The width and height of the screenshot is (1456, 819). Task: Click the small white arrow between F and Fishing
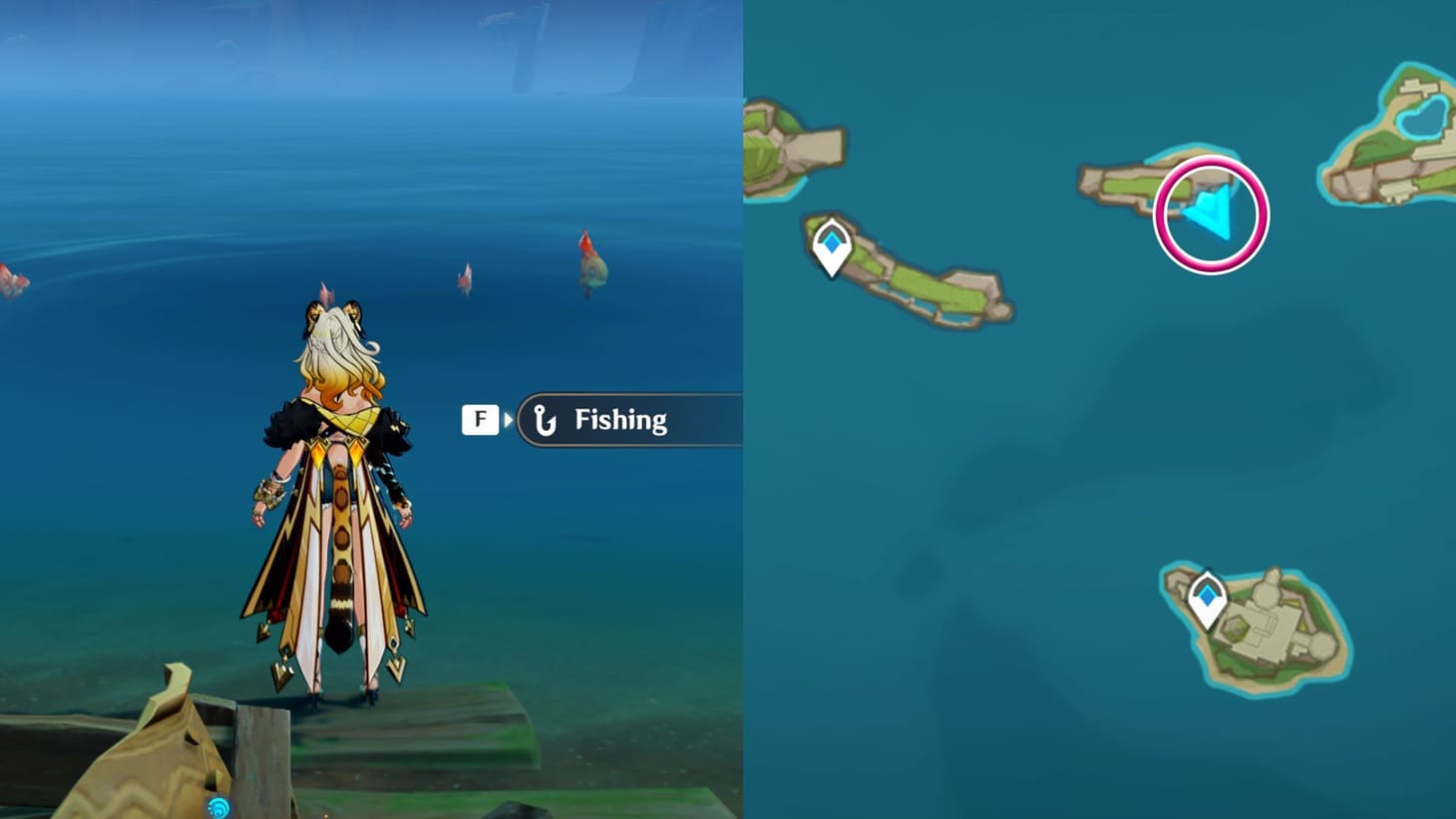pyautogui.click(x=506, y=419)
